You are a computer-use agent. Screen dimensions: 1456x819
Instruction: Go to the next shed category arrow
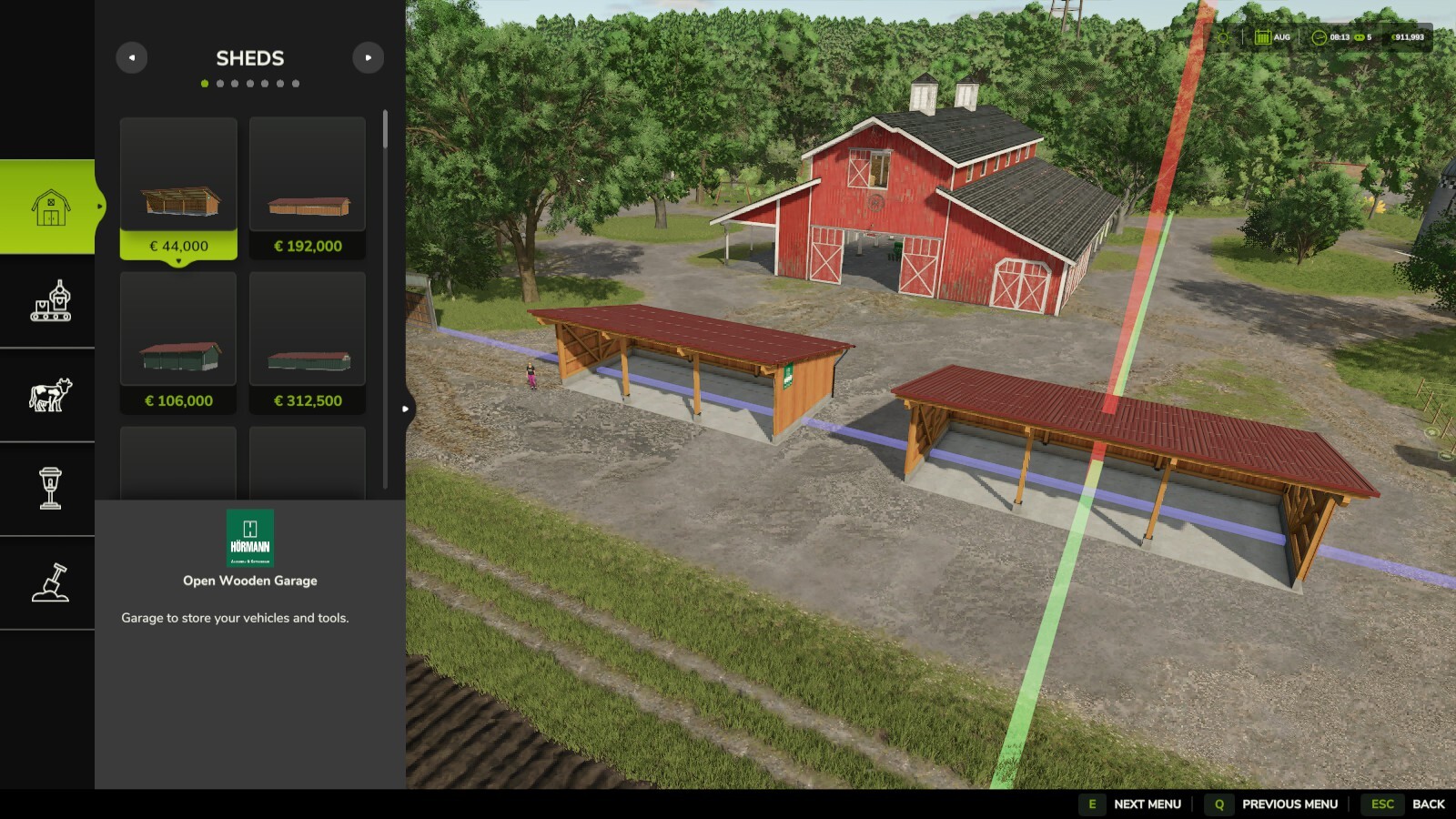tap(368, 57)
